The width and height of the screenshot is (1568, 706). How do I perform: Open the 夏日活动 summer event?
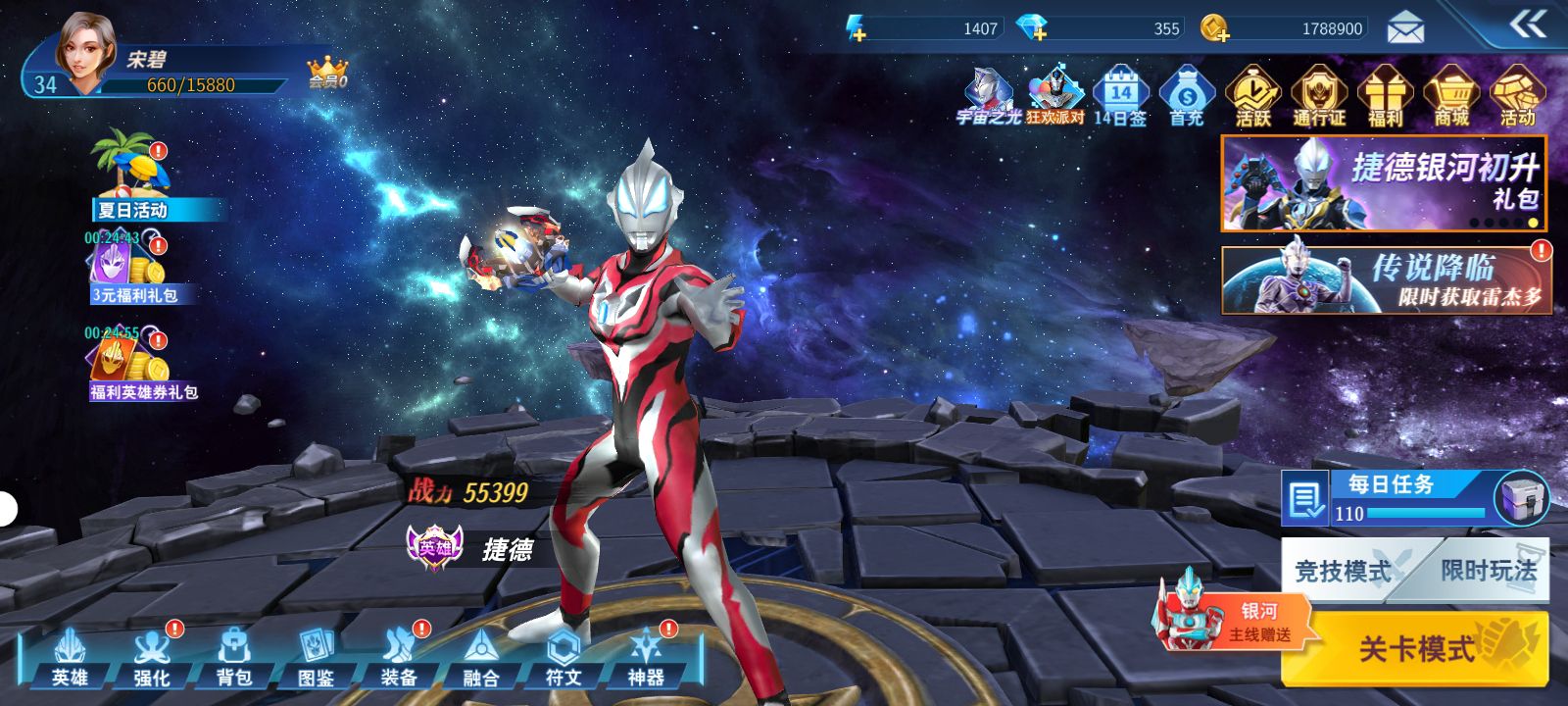point(132,178)
